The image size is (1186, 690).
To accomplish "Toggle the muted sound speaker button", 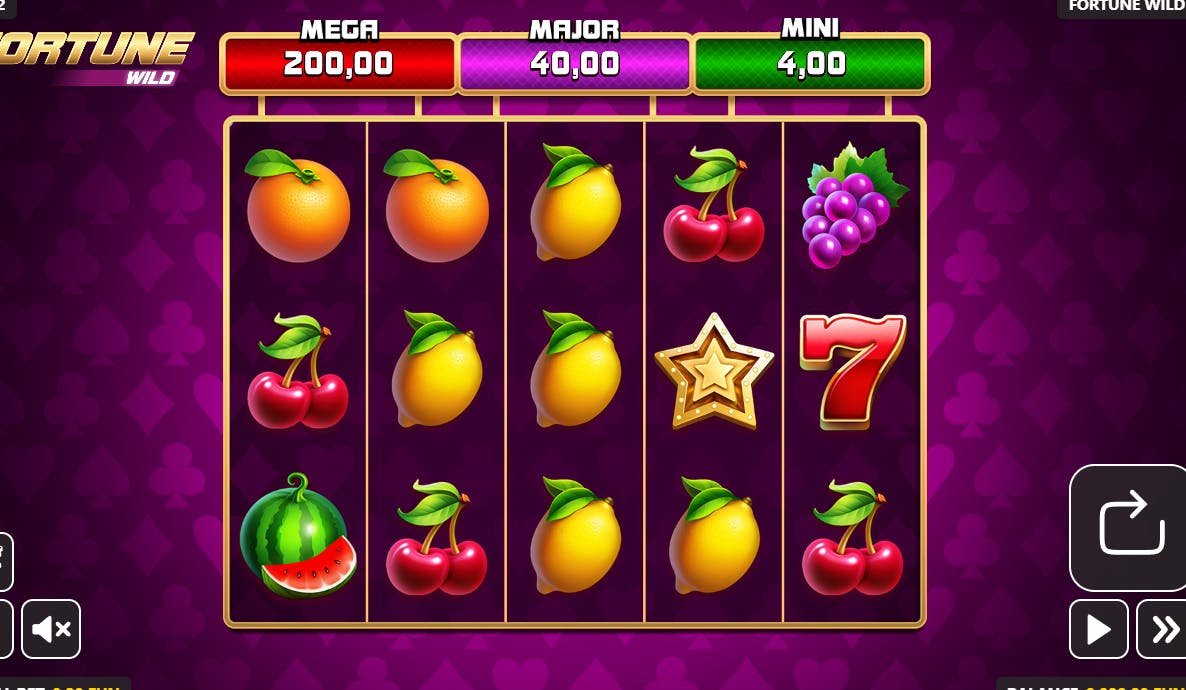I will tap(51, 629).
